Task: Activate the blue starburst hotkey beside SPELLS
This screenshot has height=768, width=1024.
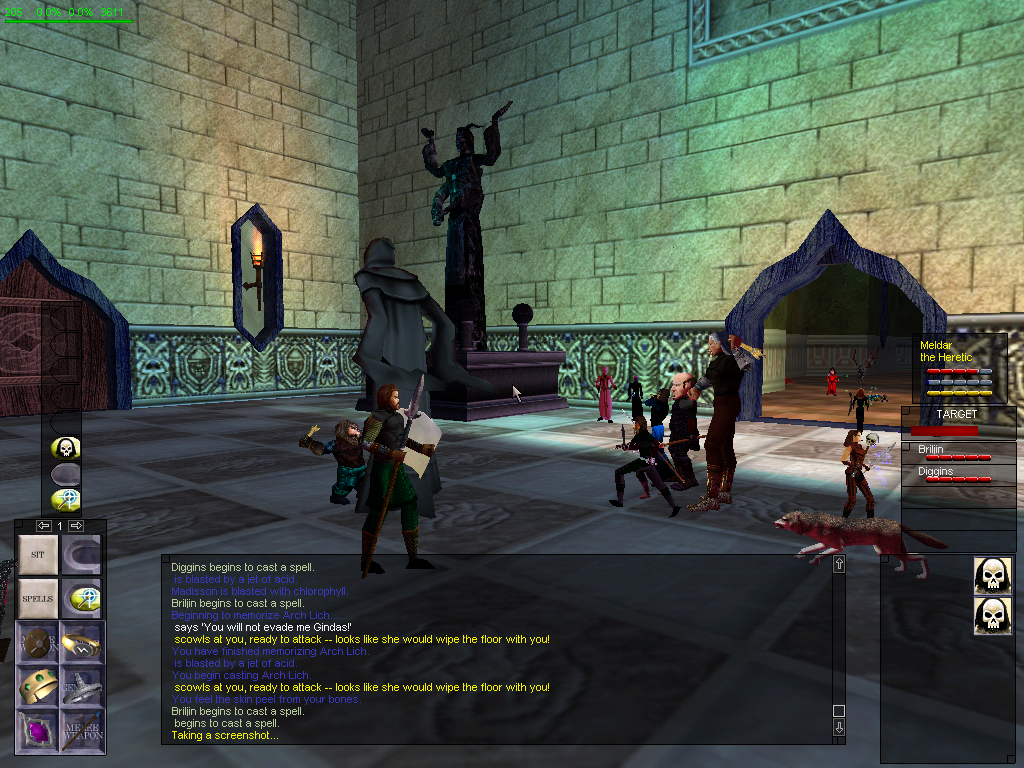Action: tap(82, 598)
